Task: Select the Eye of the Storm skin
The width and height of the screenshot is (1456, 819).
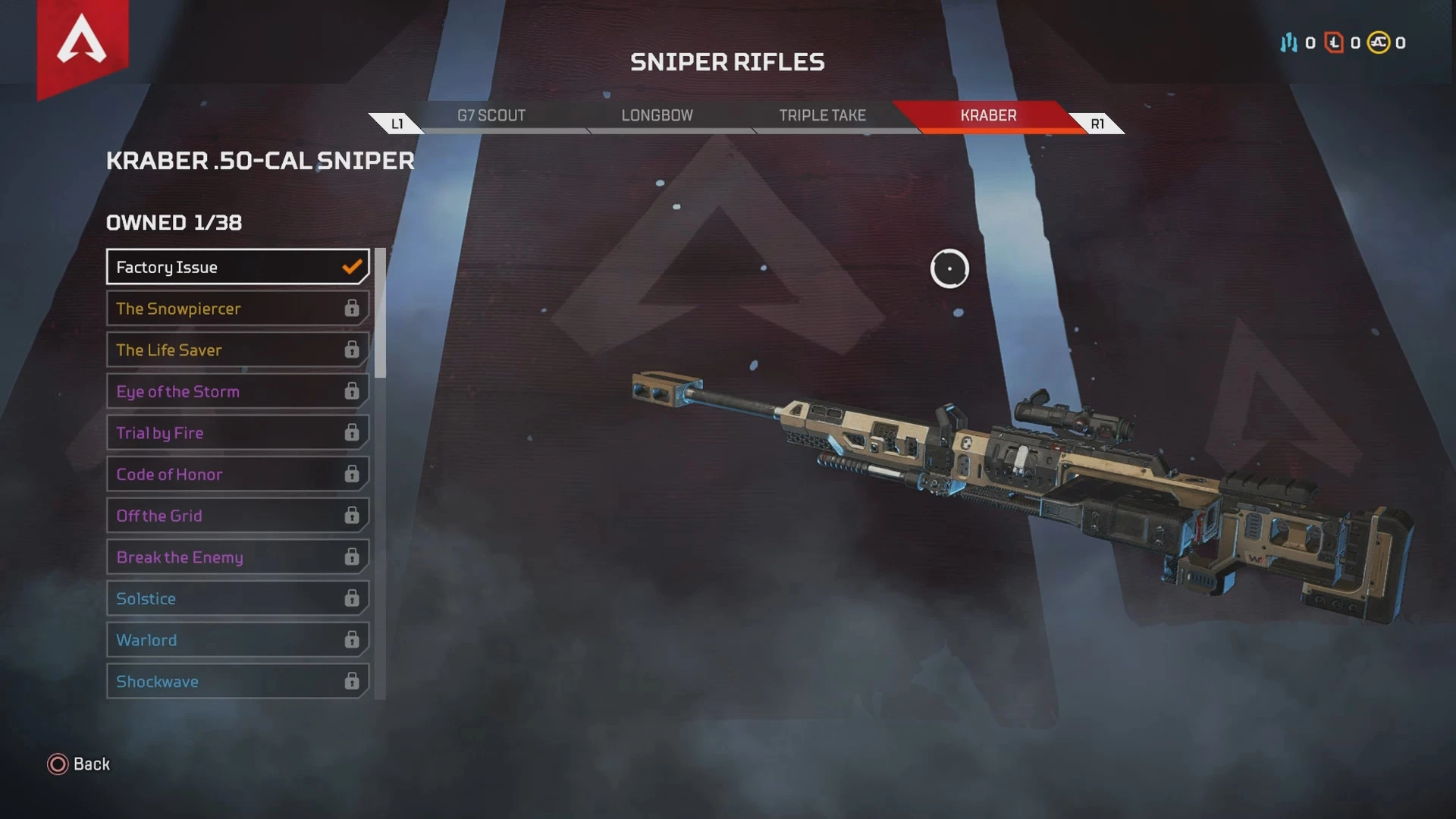Action: (237, 391)
